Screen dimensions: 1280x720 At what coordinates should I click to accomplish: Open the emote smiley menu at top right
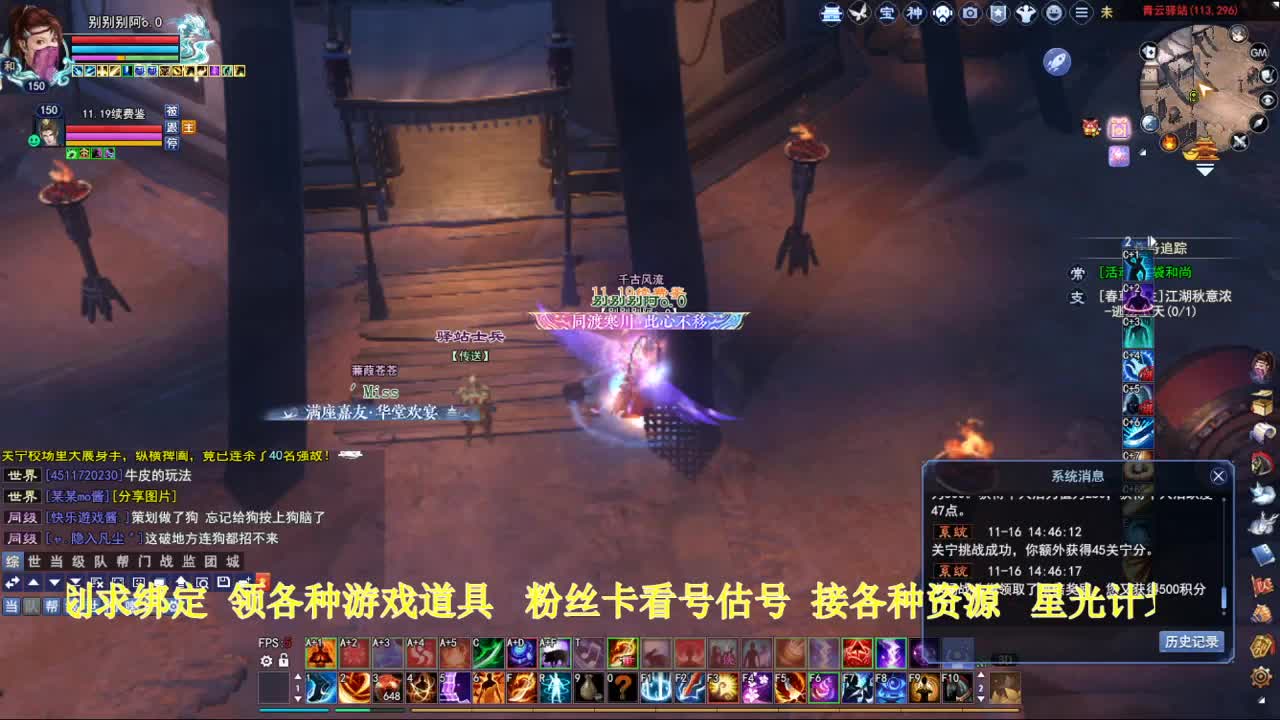(x=1054, y=13)
